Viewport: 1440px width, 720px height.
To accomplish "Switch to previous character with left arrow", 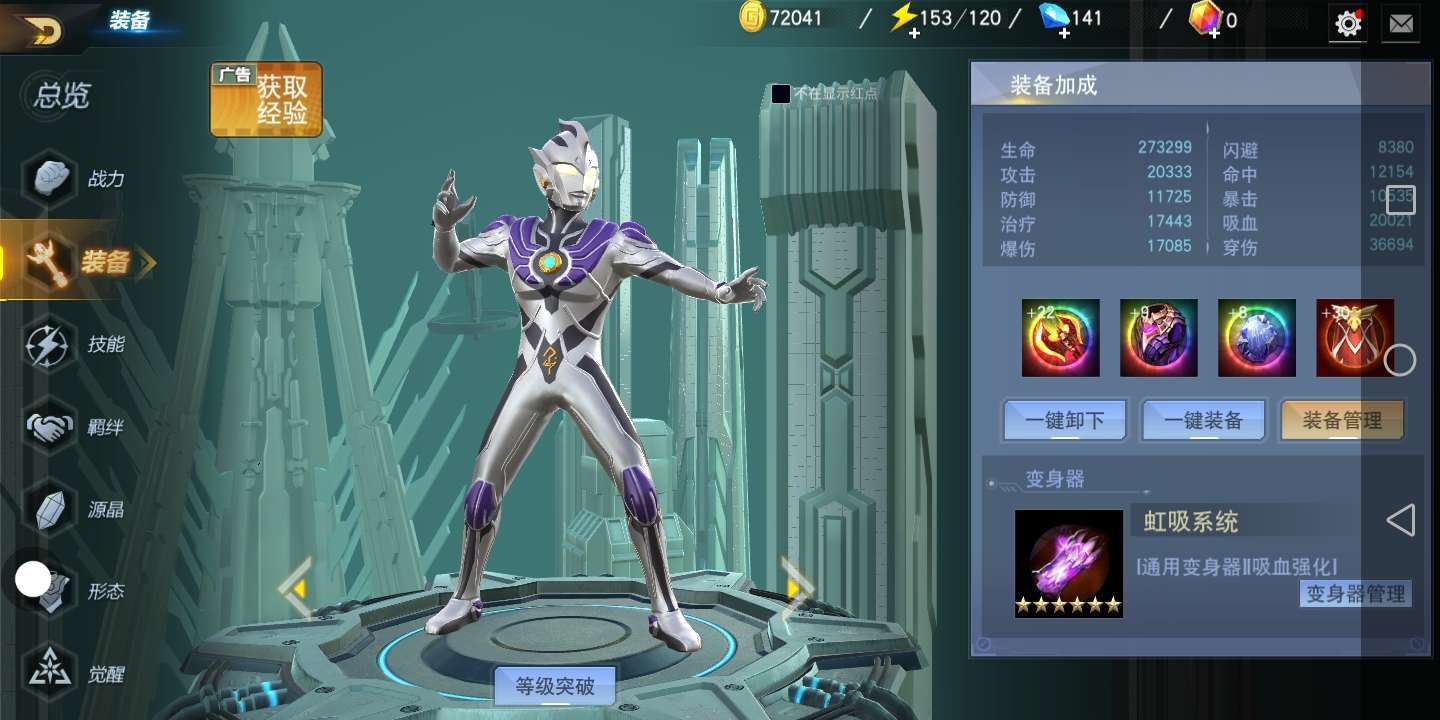I will [296, 589].
